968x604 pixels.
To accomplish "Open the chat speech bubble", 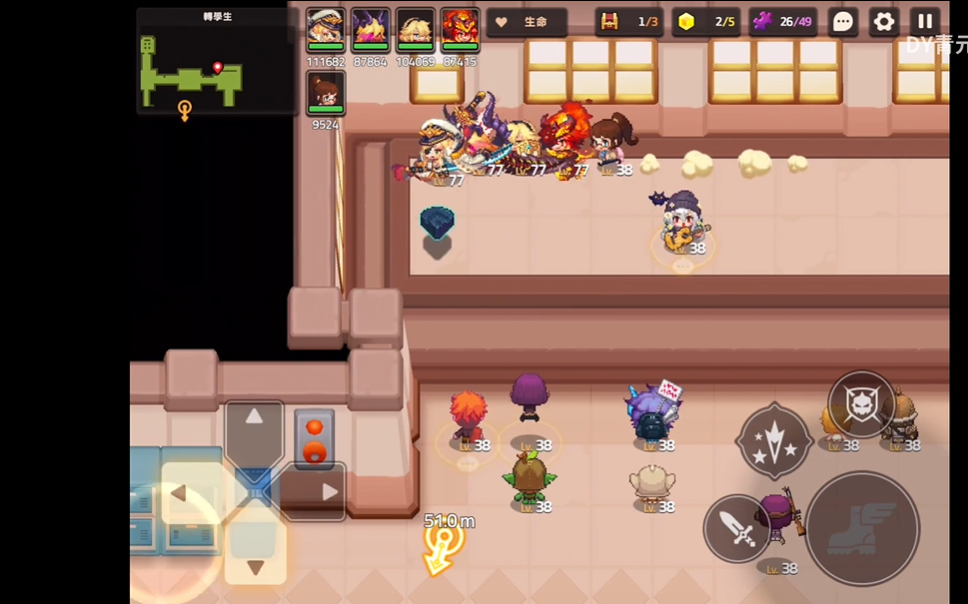I will [843, 22].
